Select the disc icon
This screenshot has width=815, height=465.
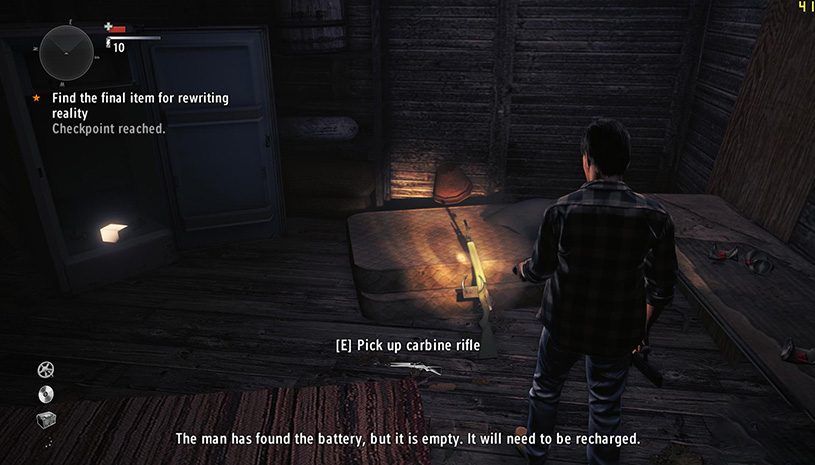[x=45, y=394]
